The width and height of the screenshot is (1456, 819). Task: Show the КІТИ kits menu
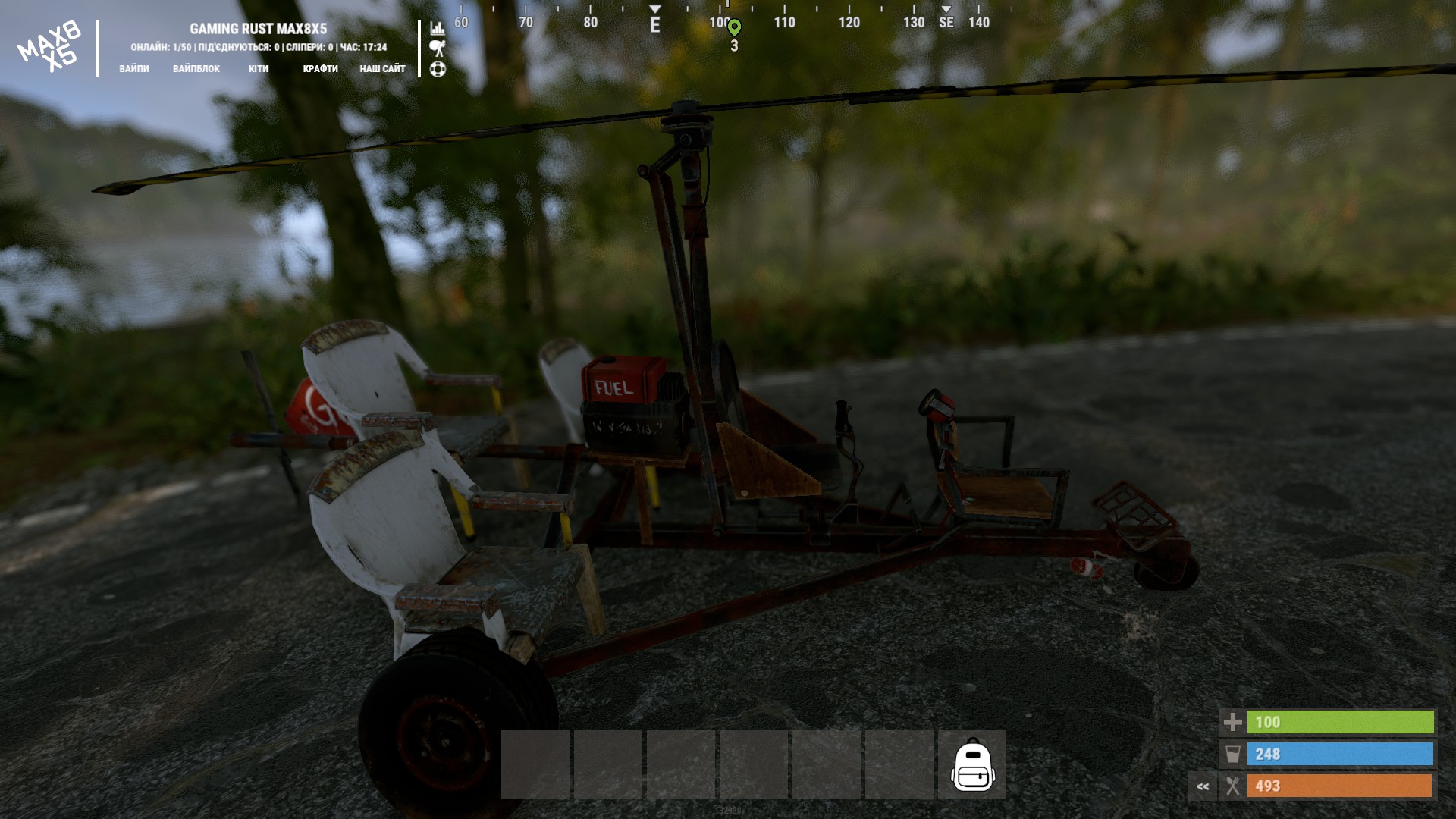pos(259,68)
